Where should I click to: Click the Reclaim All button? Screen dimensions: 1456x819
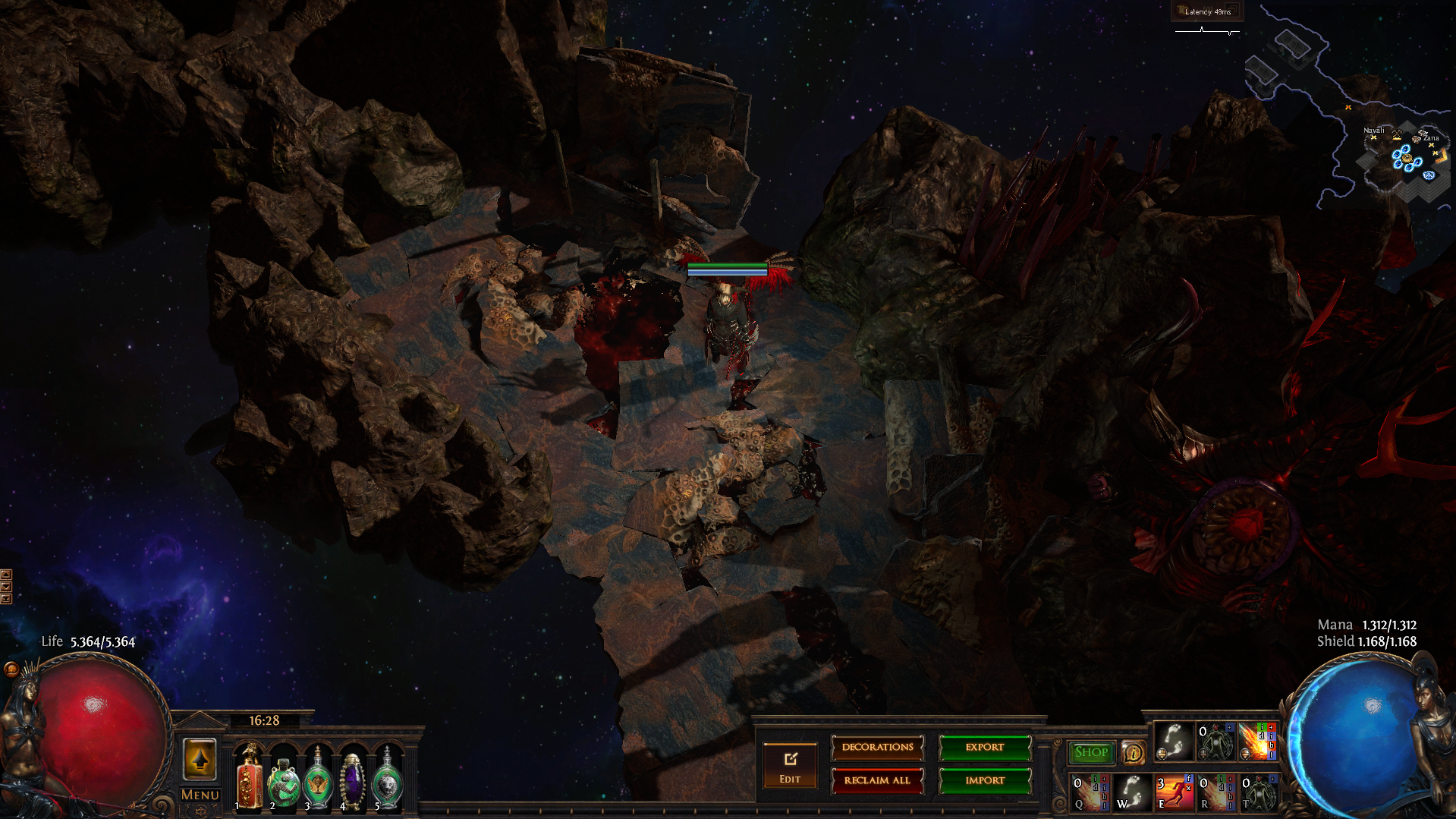click(x=877, y=780)
